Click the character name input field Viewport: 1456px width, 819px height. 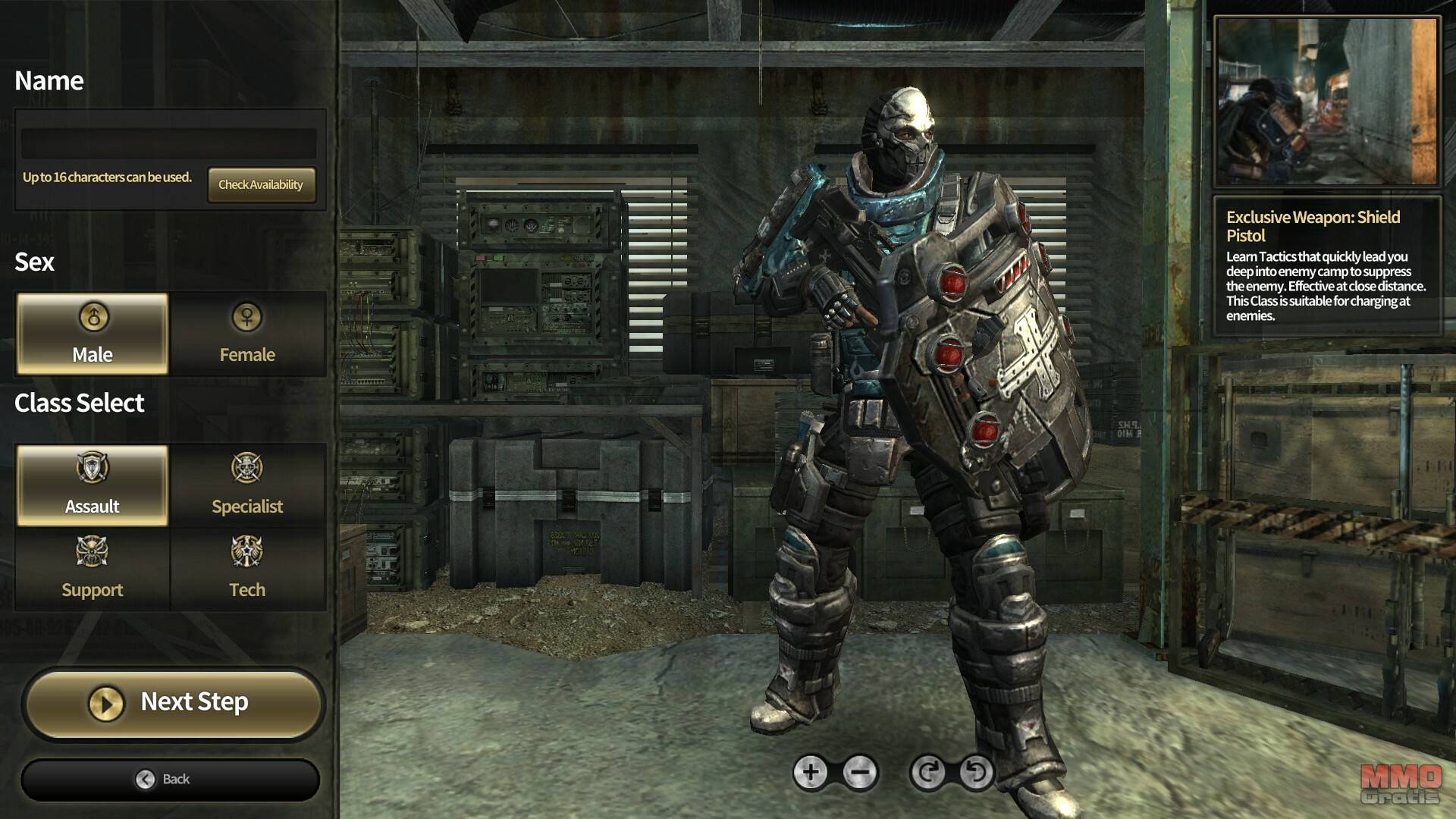pos(168,143)
